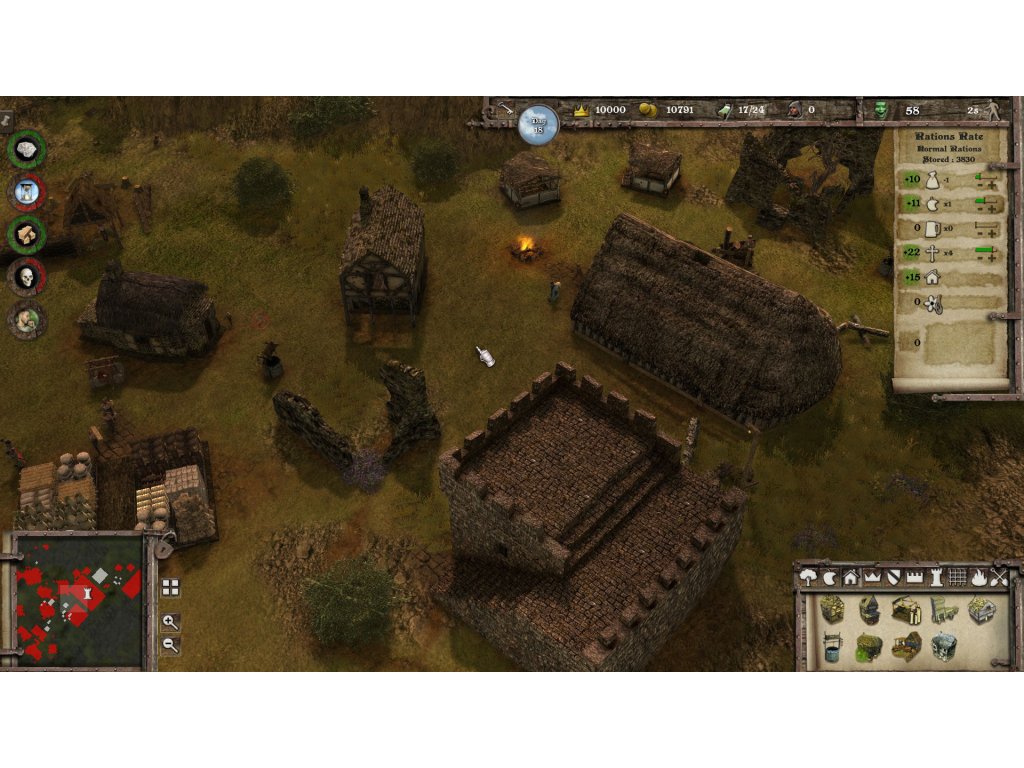This screenshot has width=1024, height=768.
Task: Zoom out on the minimap
Action: 171,645
